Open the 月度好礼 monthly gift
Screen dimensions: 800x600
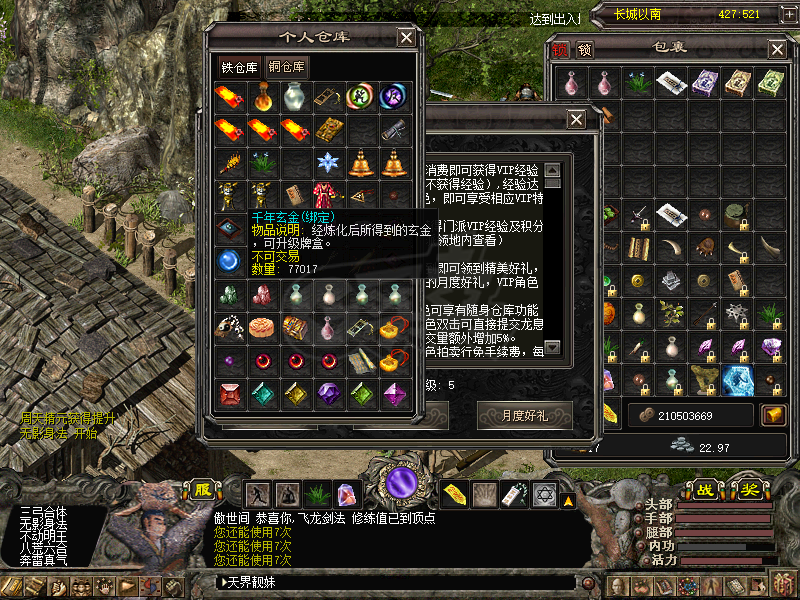[524, 413]
